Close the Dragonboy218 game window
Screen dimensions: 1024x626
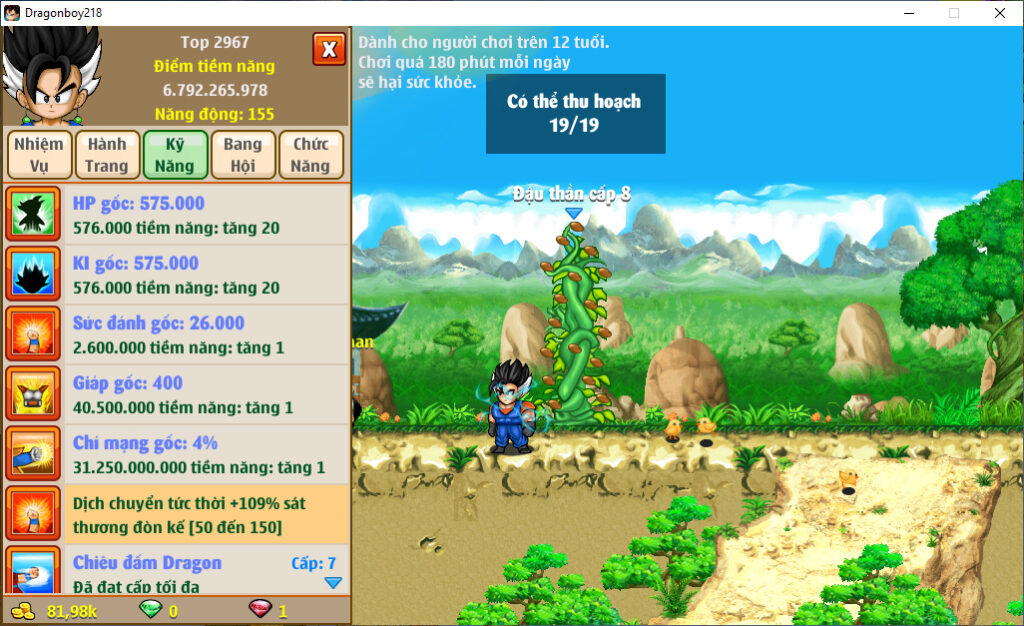[x=999, y=13]
